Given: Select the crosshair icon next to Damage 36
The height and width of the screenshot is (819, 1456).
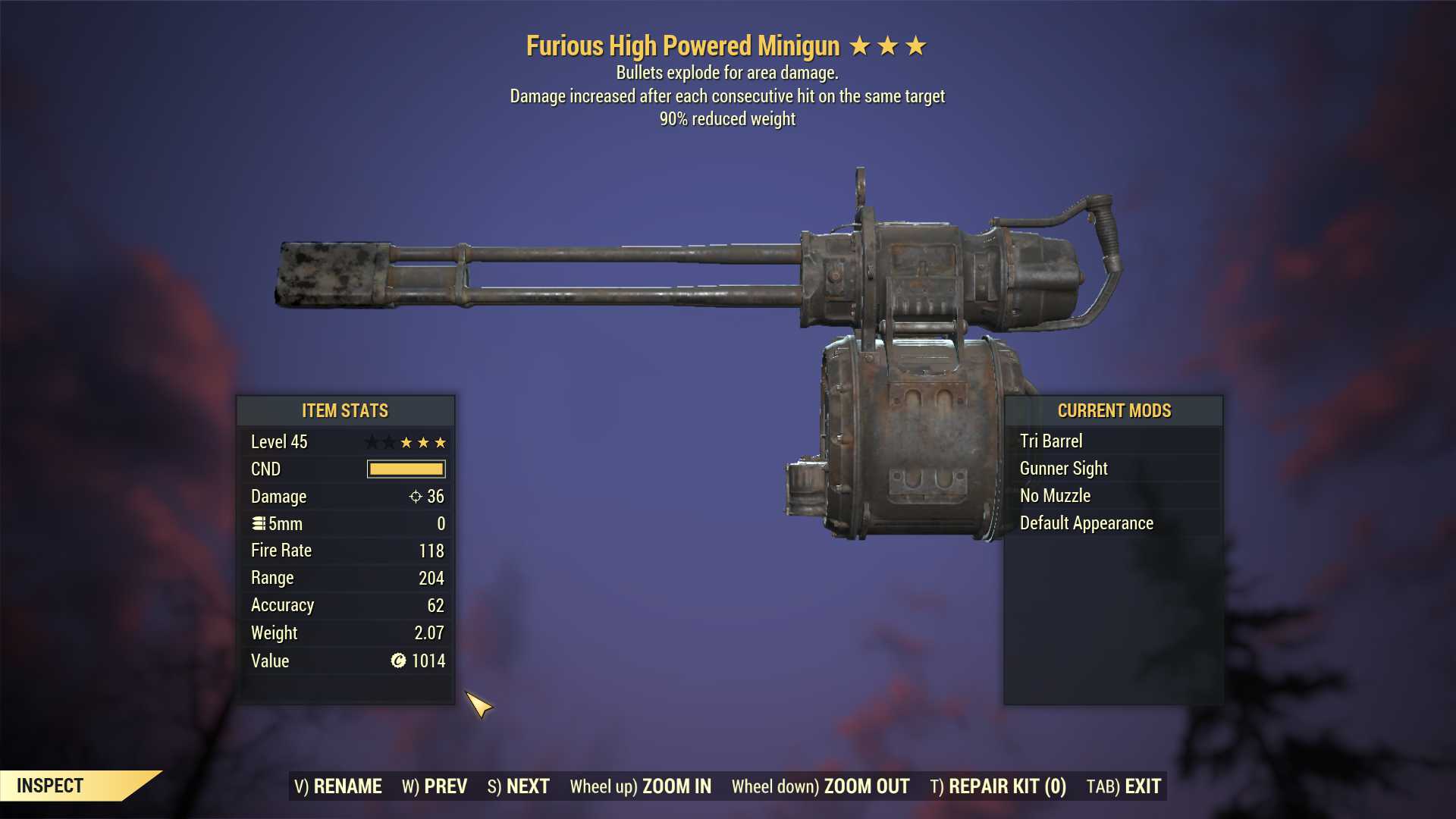Looking at the screenshot, I should (x=414, y=497).
